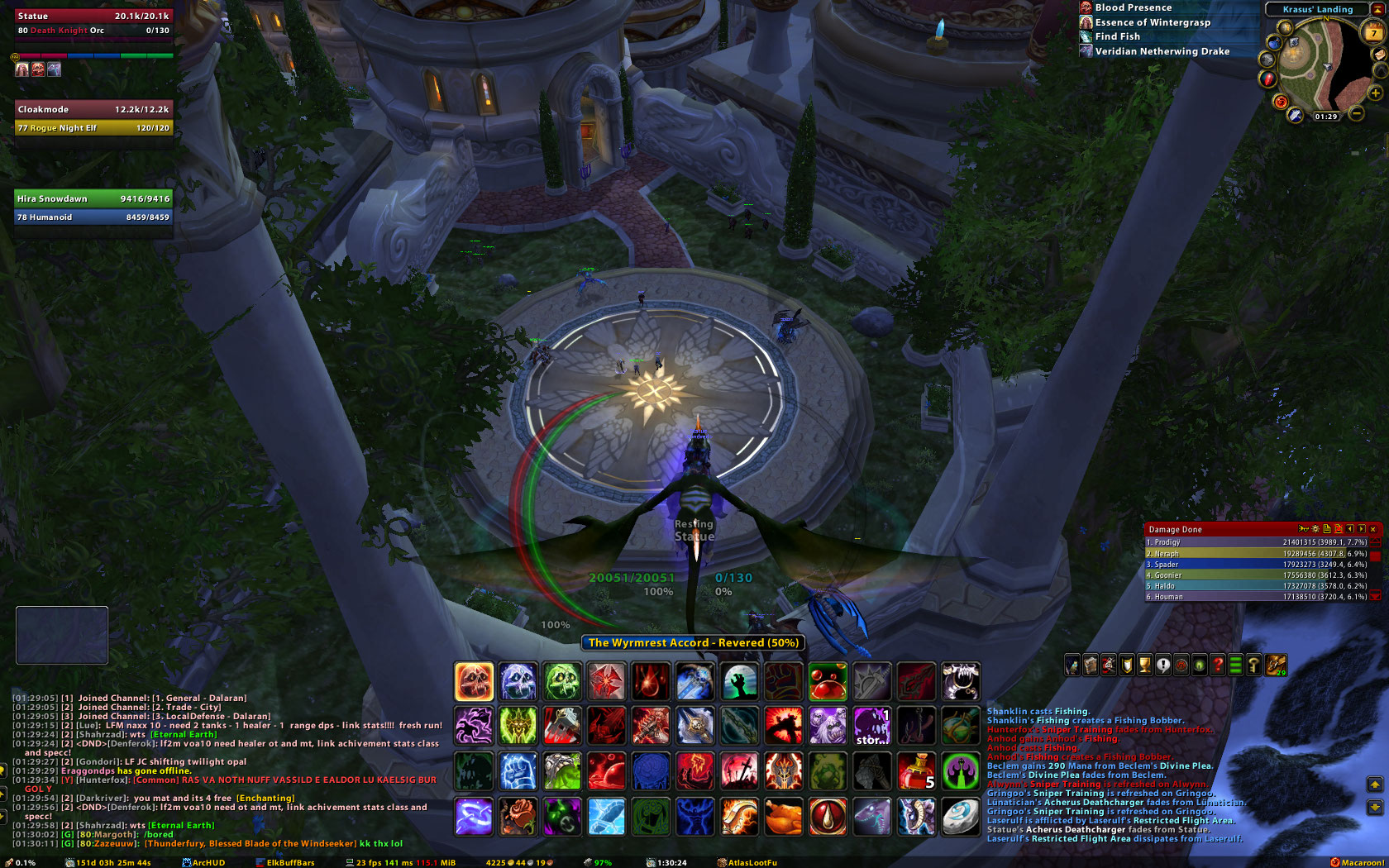Use the red potion with 5 charges

pyautogui.click(x=917, y=771)
